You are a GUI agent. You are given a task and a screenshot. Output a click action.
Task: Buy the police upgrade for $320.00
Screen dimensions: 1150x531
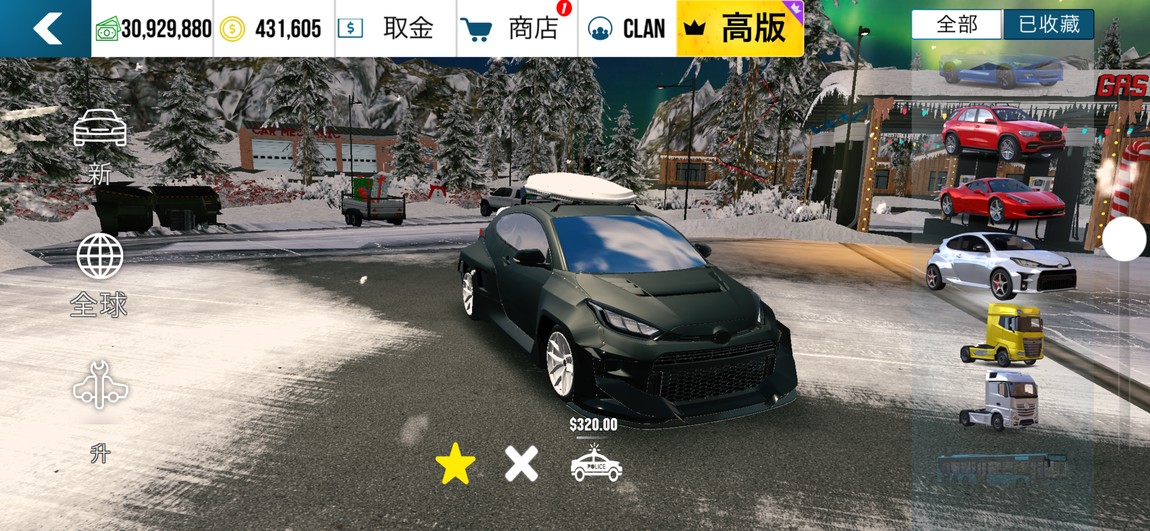(x=596, y=463)
